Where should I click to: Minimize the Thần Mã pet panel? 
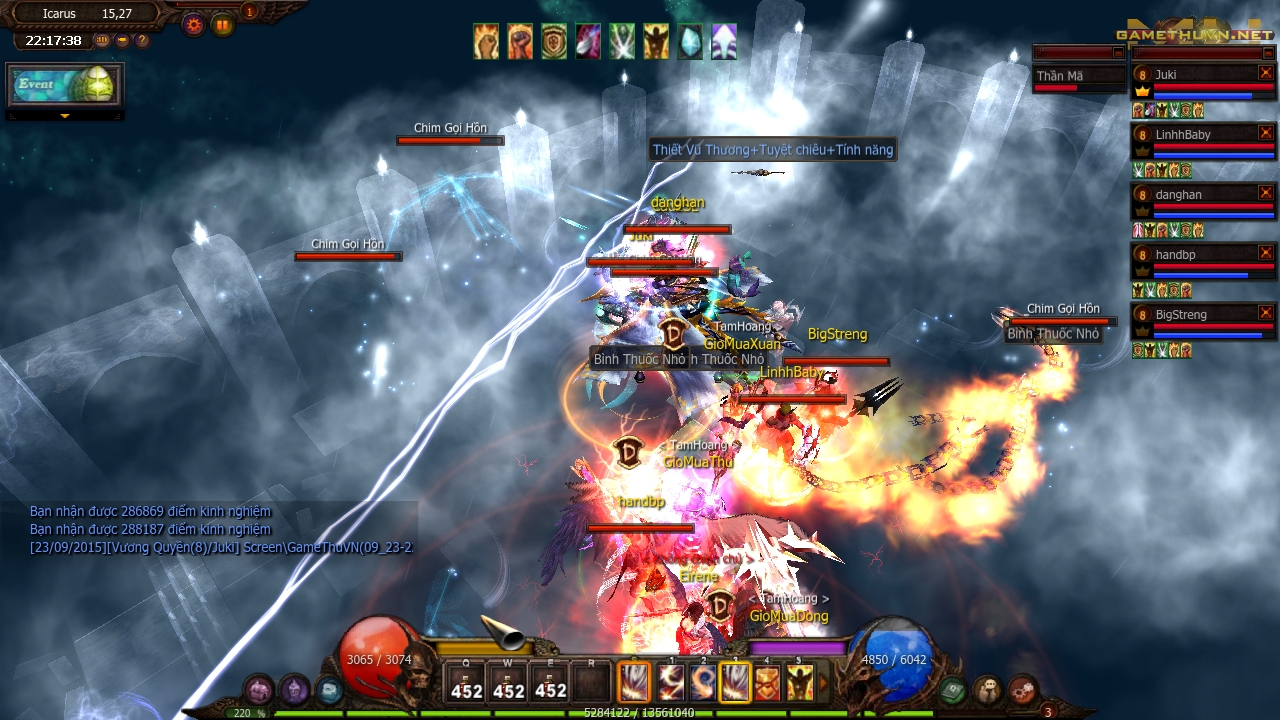click(x=1118, y=52)
